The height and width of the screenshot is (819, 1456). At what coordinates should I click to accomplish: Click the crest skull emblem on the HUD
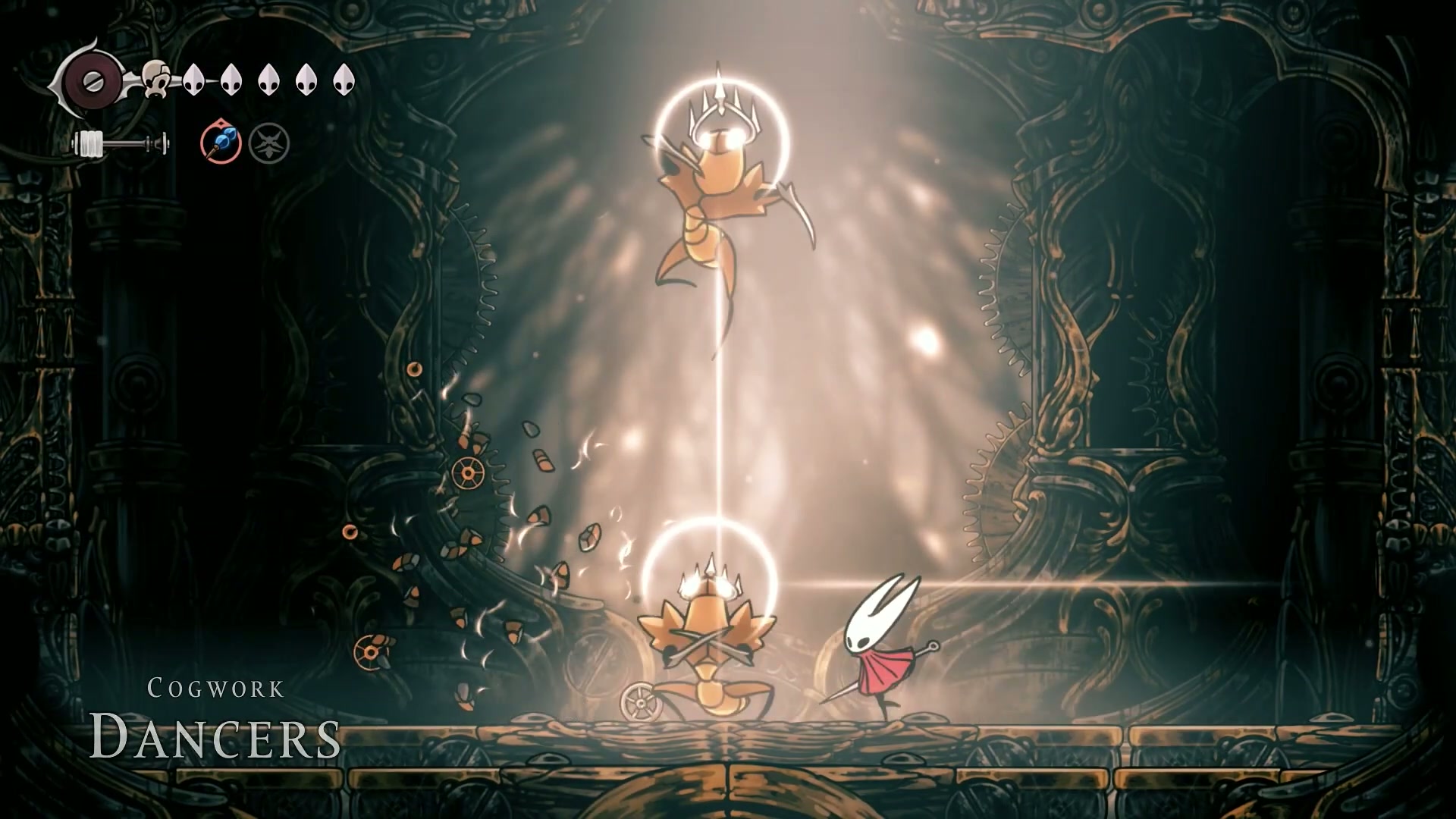(x=158, y=78)
